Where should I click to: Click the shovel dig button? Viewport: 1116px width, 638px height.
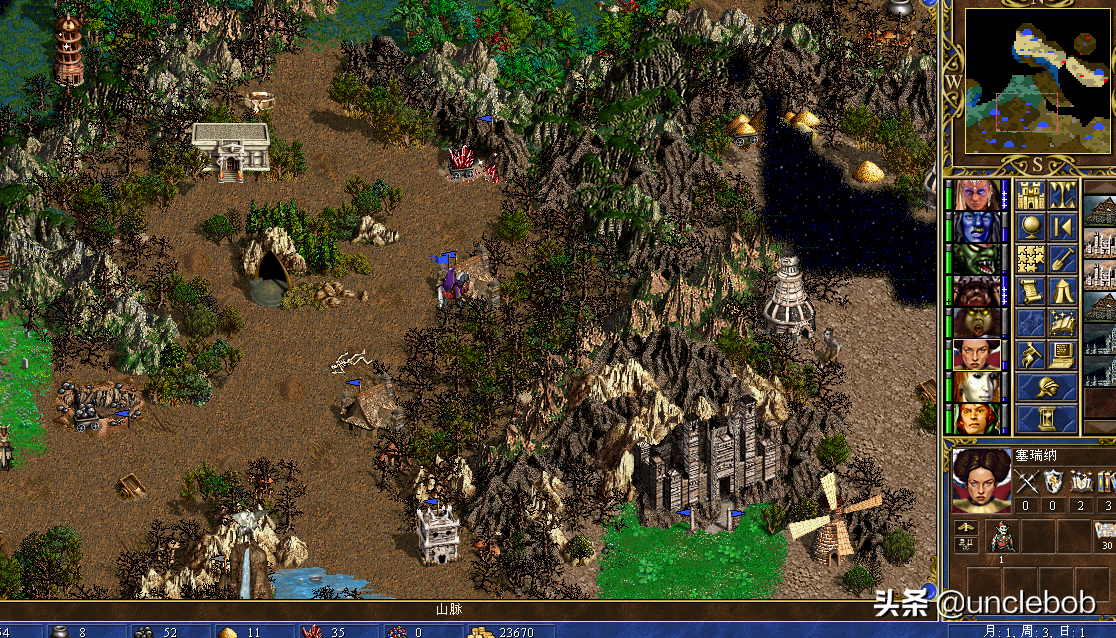pos(1062,259)
